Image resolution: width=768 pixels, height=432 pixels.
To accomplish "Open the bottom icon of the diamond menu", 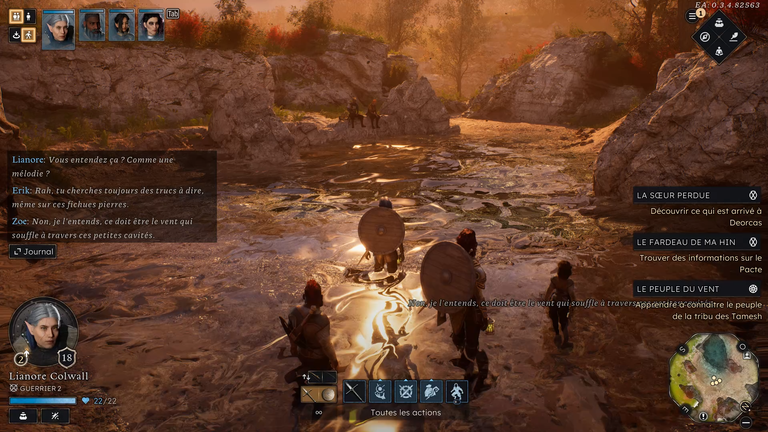I will click(719, 52).
